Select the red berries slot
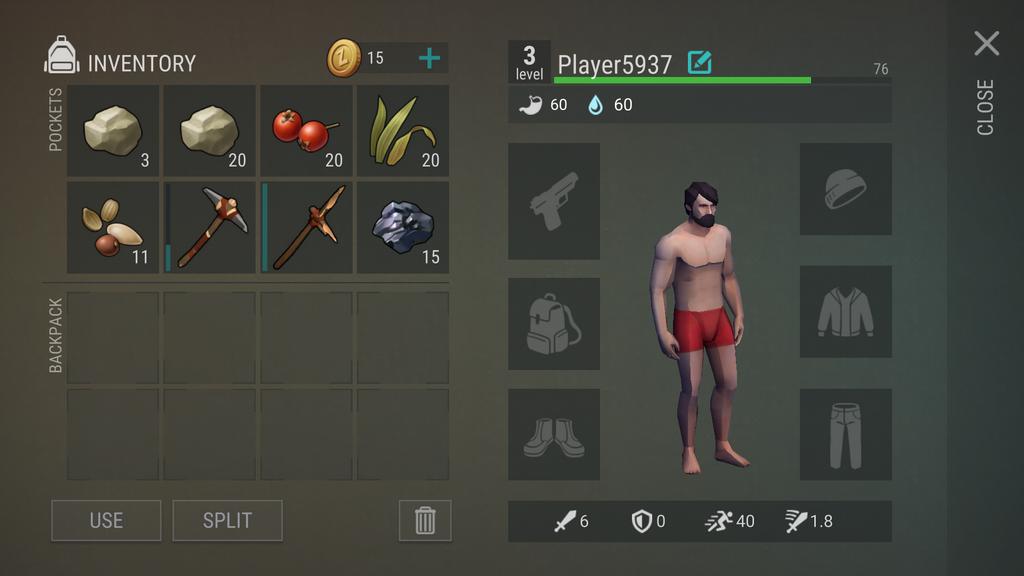 point(306,131)
